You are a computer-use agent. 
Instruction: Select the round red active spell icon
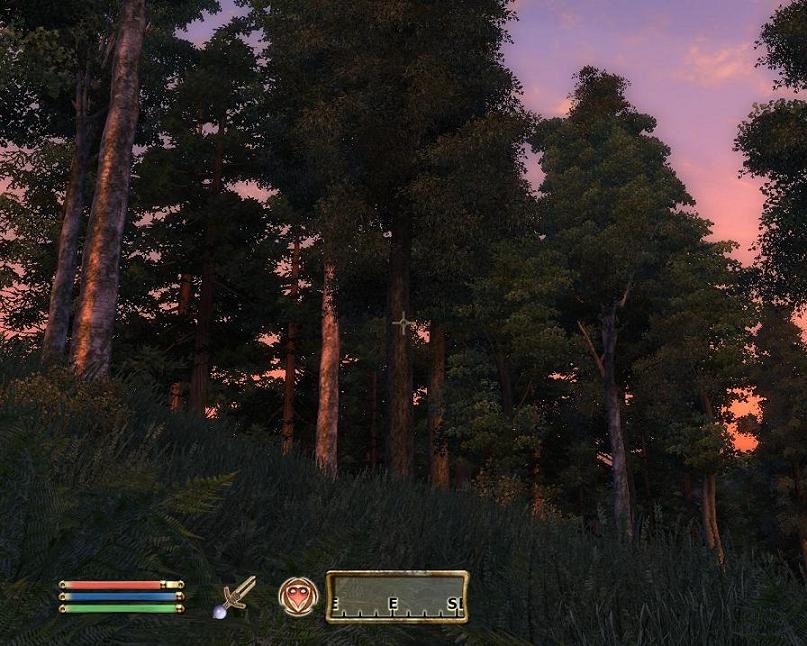[x=297, y=596]
